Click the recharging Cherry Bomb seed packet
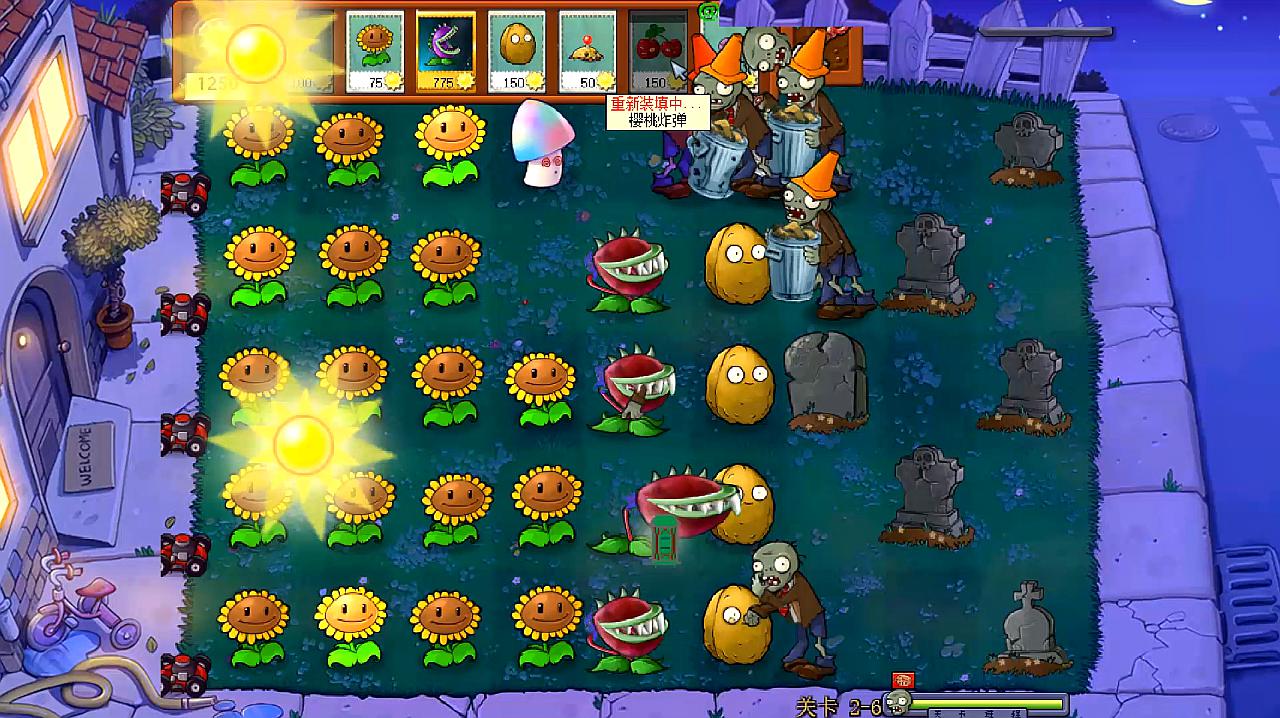This screenshot has height=718, width=1280. [657, 52]
